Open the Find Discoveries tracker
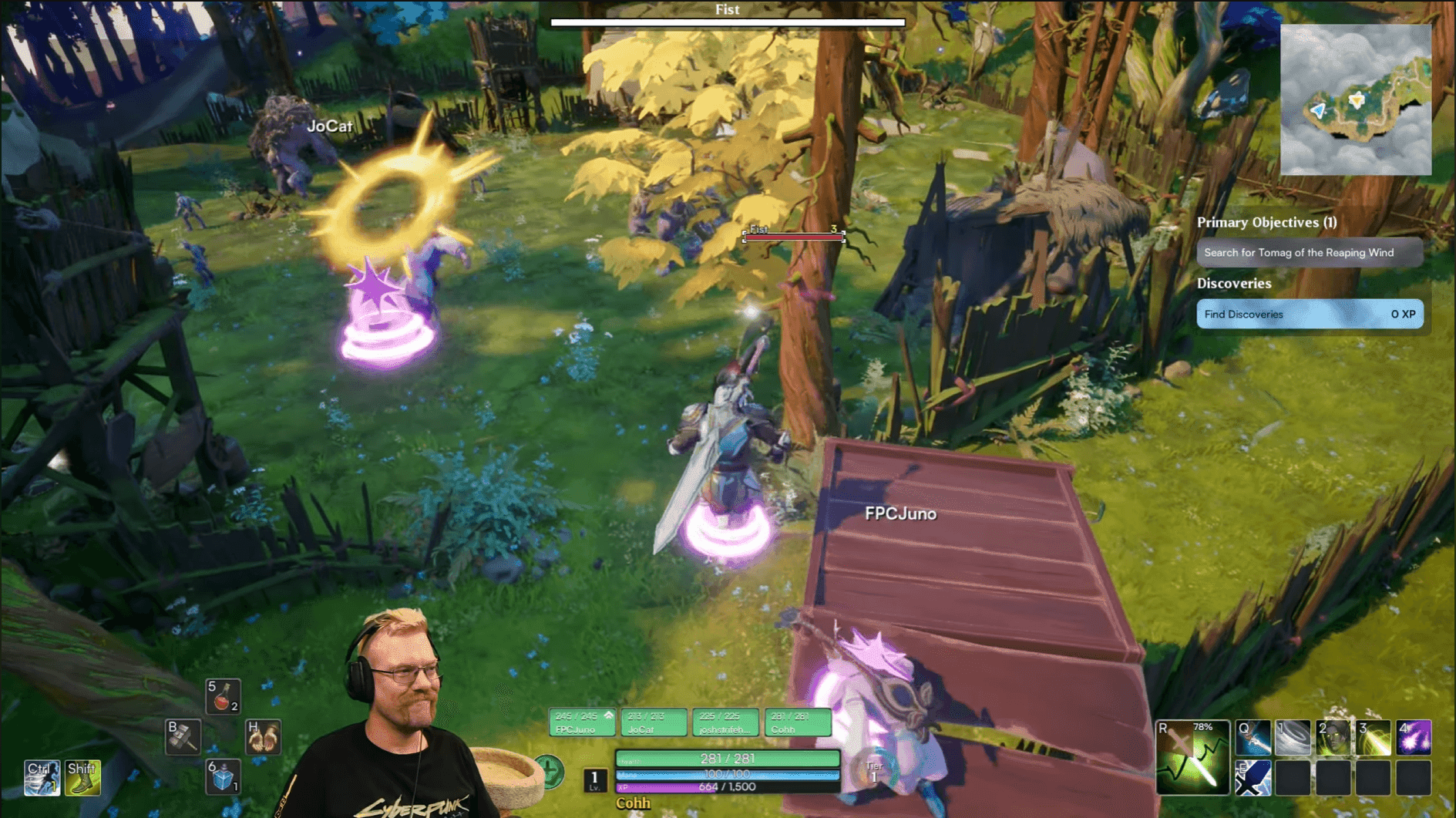The height and width of the screenshot is (818, 1456). pos(1309,315)
